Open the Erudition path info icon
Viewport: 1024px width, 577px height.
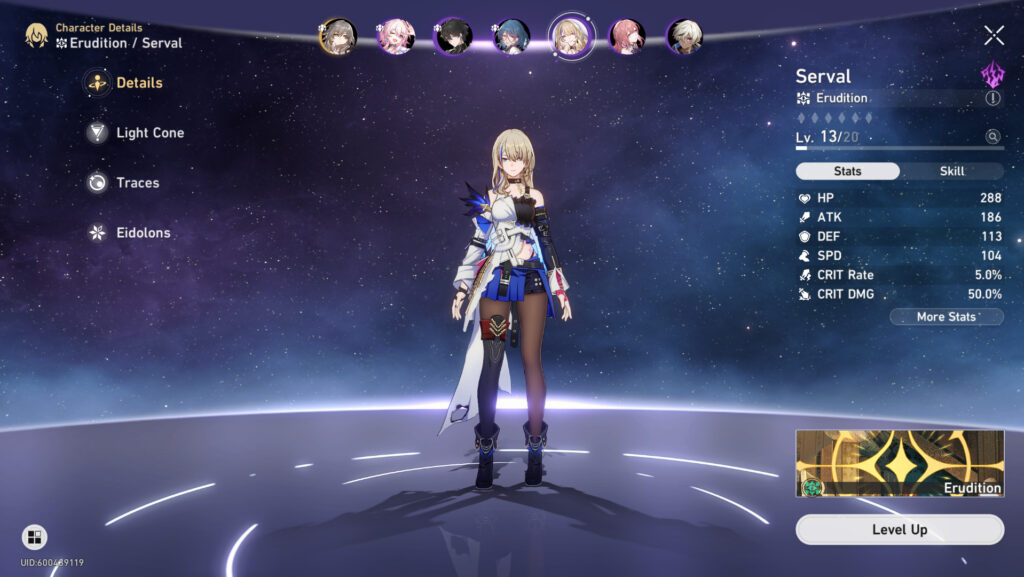pos(992,98)
